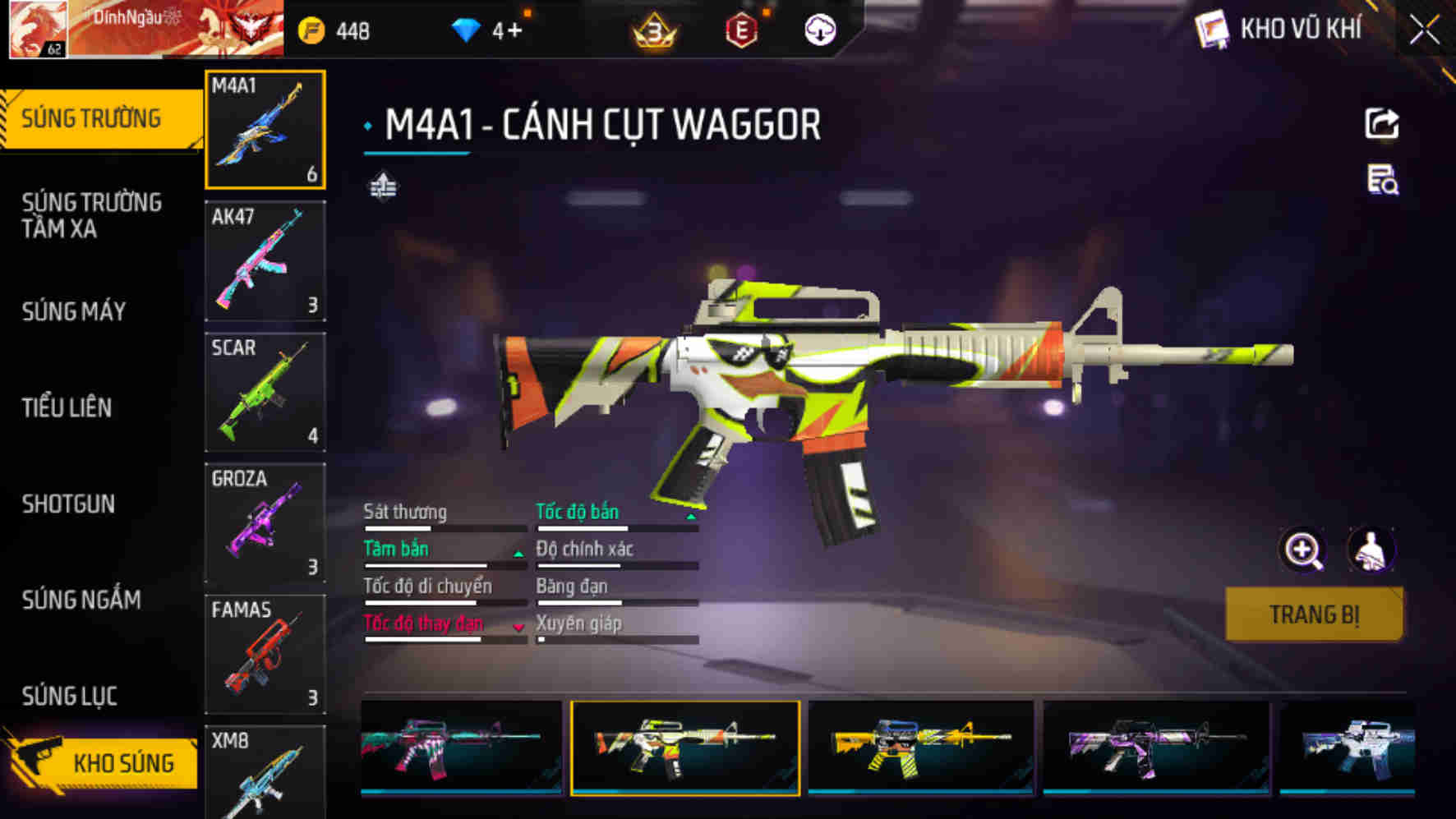Screen dimensions: 1456x819
Task: Choose the AK47 weapon tile
Action: click(x=265, y=260)
